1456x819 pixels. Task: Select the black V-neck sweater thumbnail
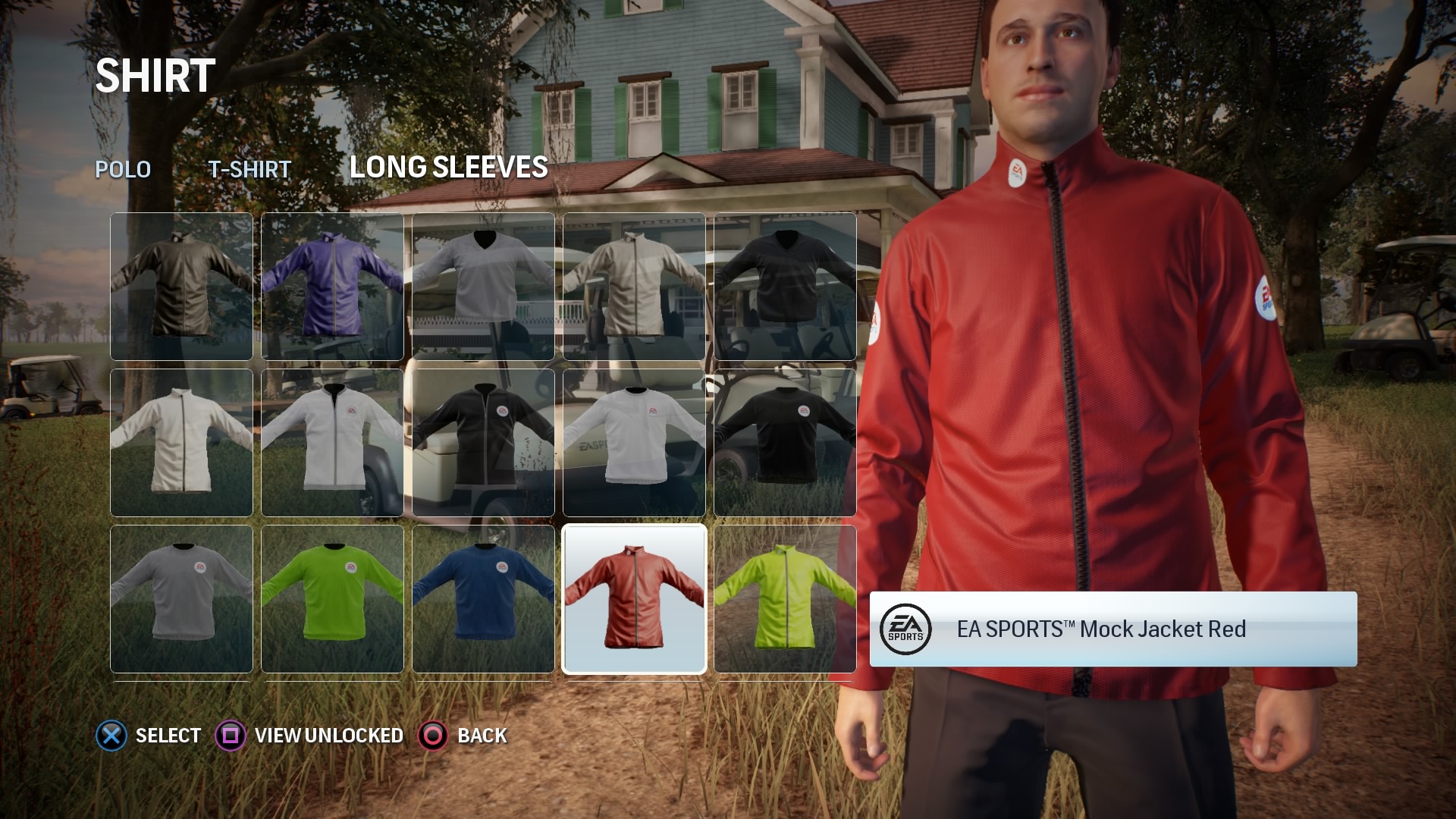785,287
